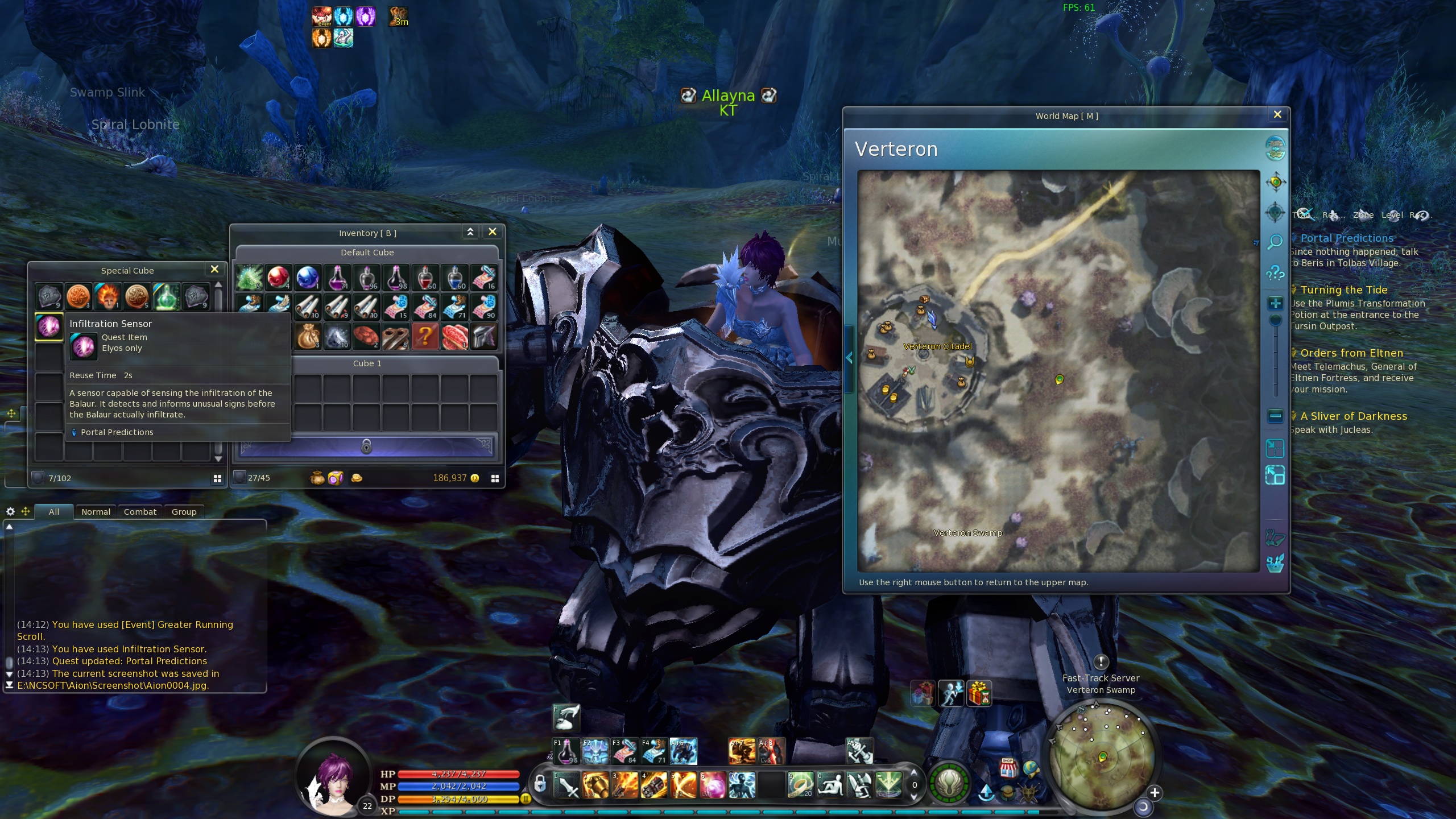Close the Inventory window

pyautogui.click(x=493, y=232)
